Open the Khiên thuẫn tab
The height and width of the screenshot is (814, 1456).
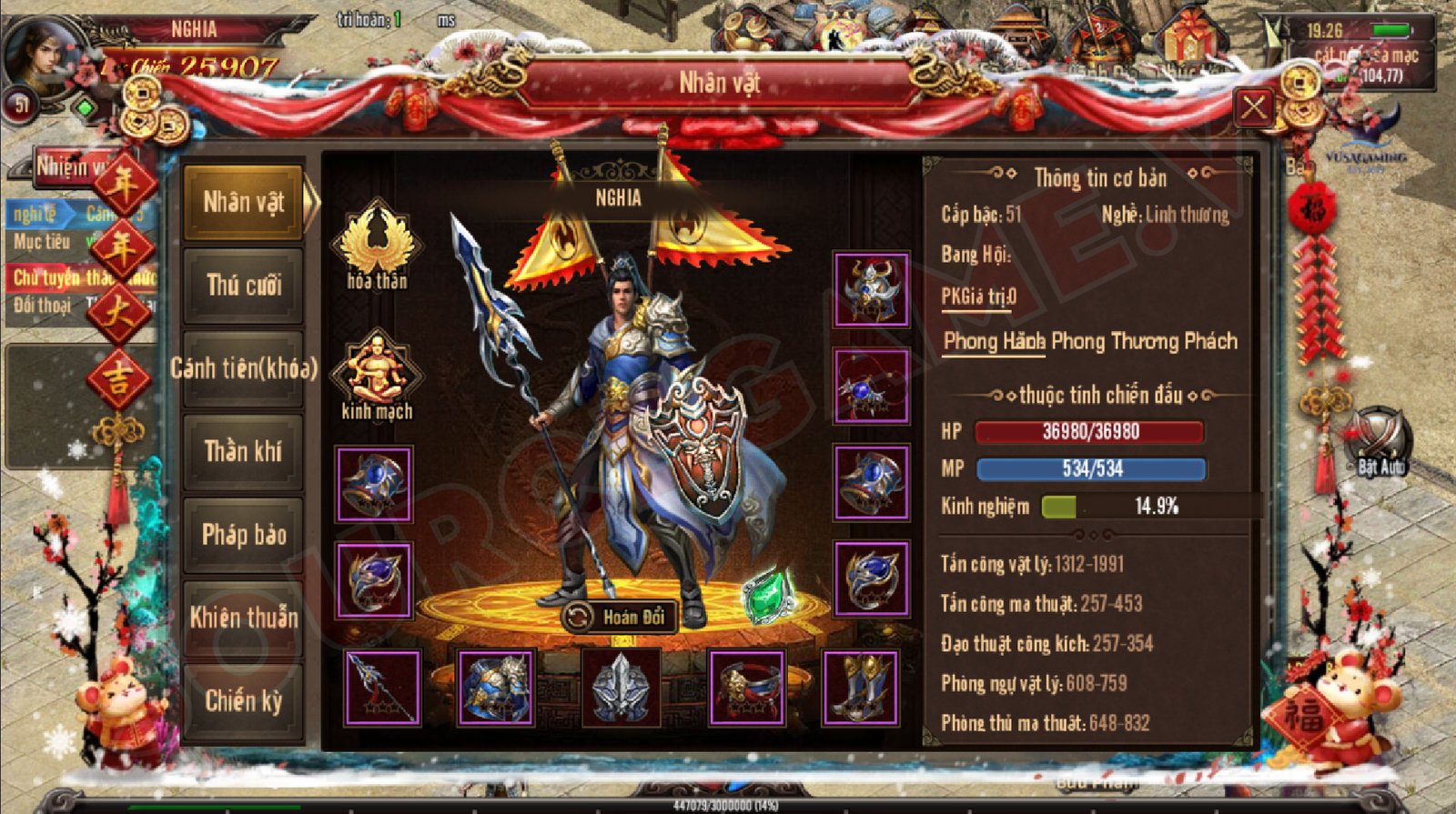(243, 618)
